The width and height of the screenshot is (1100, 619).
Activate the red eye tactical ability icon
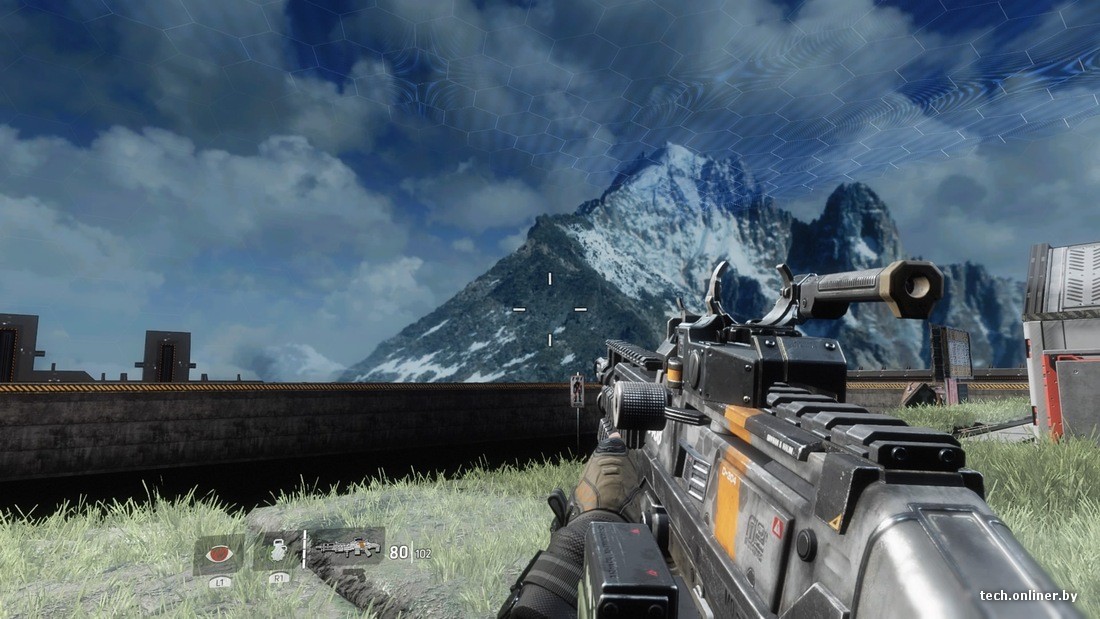point(217,553)
